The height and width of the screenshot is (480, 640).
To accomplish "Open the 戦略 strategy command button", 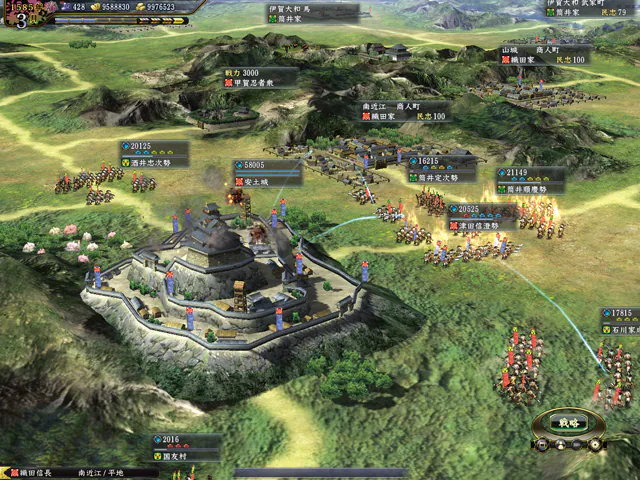I will (x=568, y=422).
